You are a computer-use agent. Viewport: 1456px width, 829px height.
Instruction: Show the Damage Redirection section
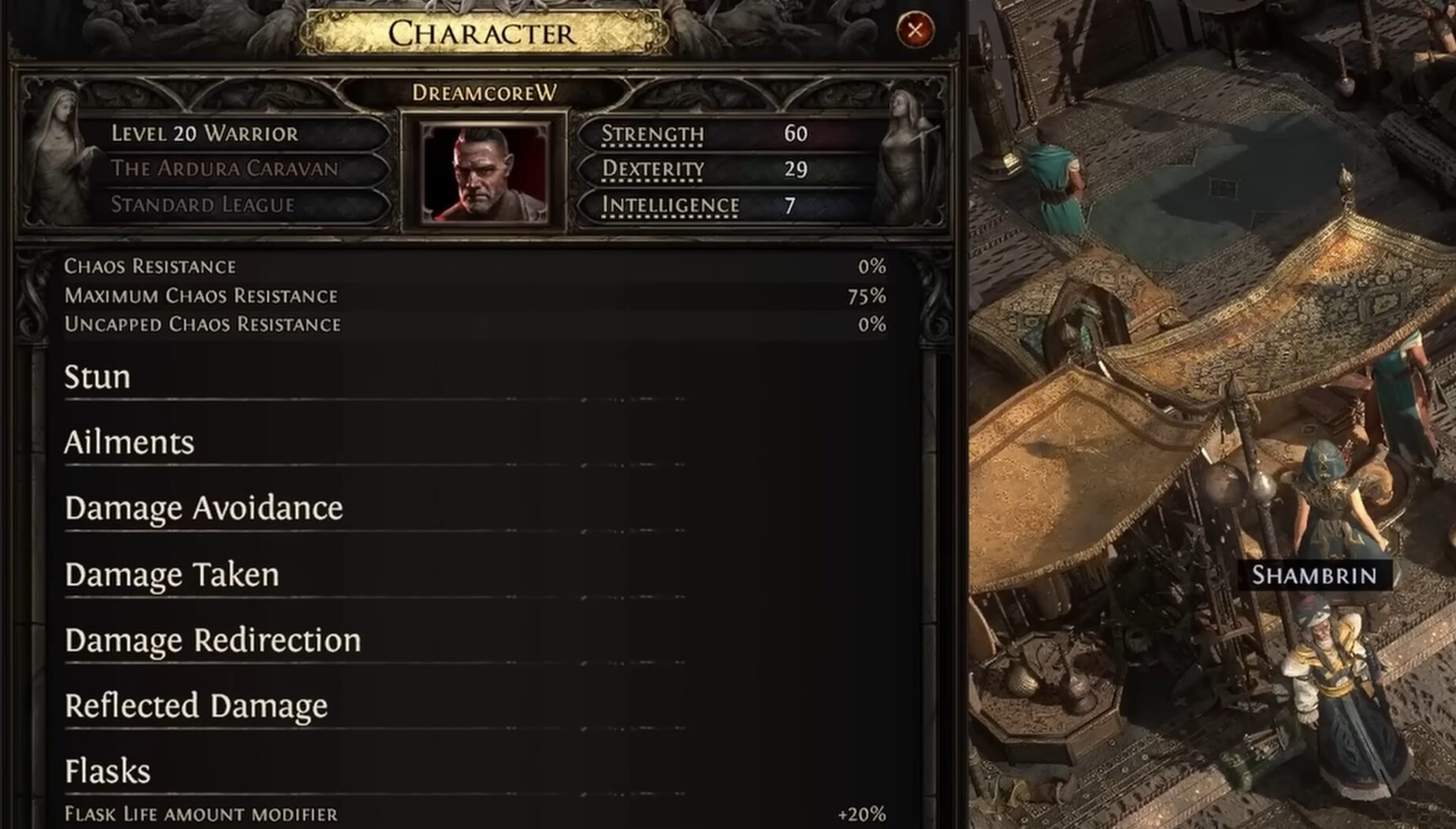pos(213,641)
